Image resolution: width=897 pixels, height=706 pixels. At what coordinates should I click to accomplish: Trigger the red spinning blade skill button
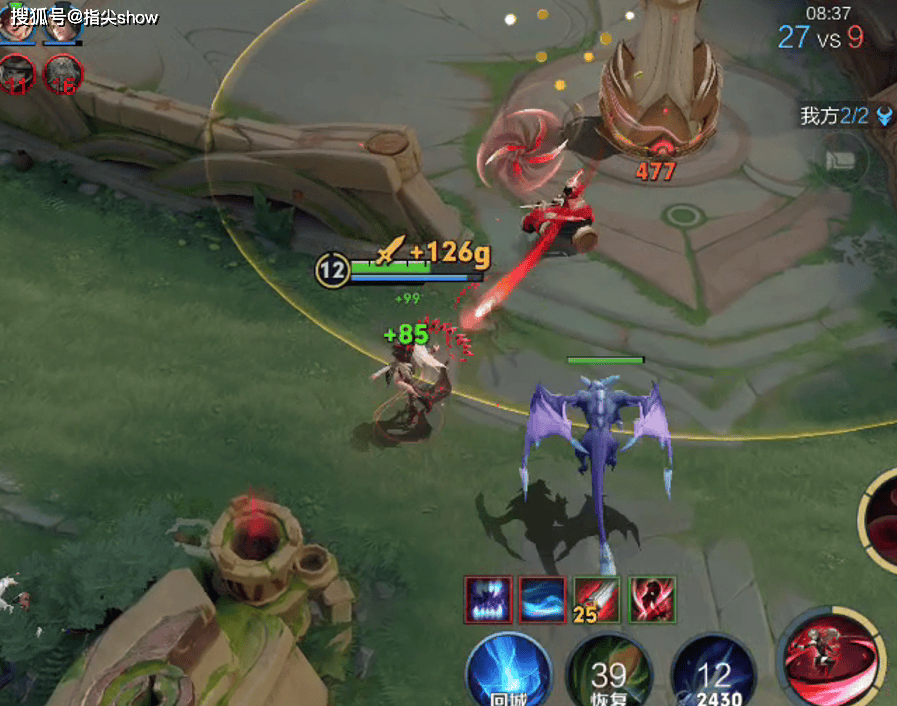pos(828,658)
